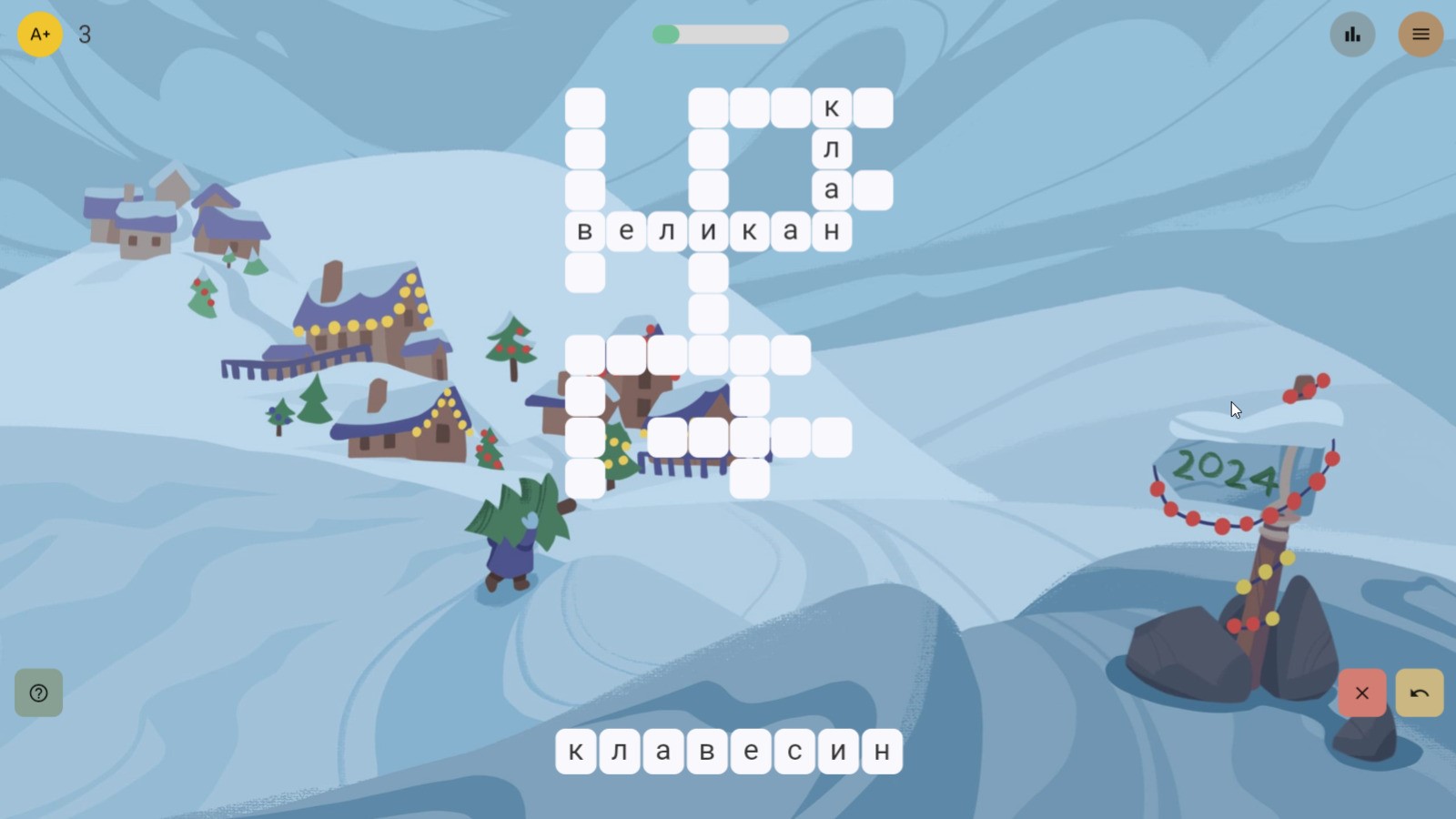The height and width of the screenshot is (819, 1456).
Task: Undo last move with the arrow icon
Action: coord(1419,693)
